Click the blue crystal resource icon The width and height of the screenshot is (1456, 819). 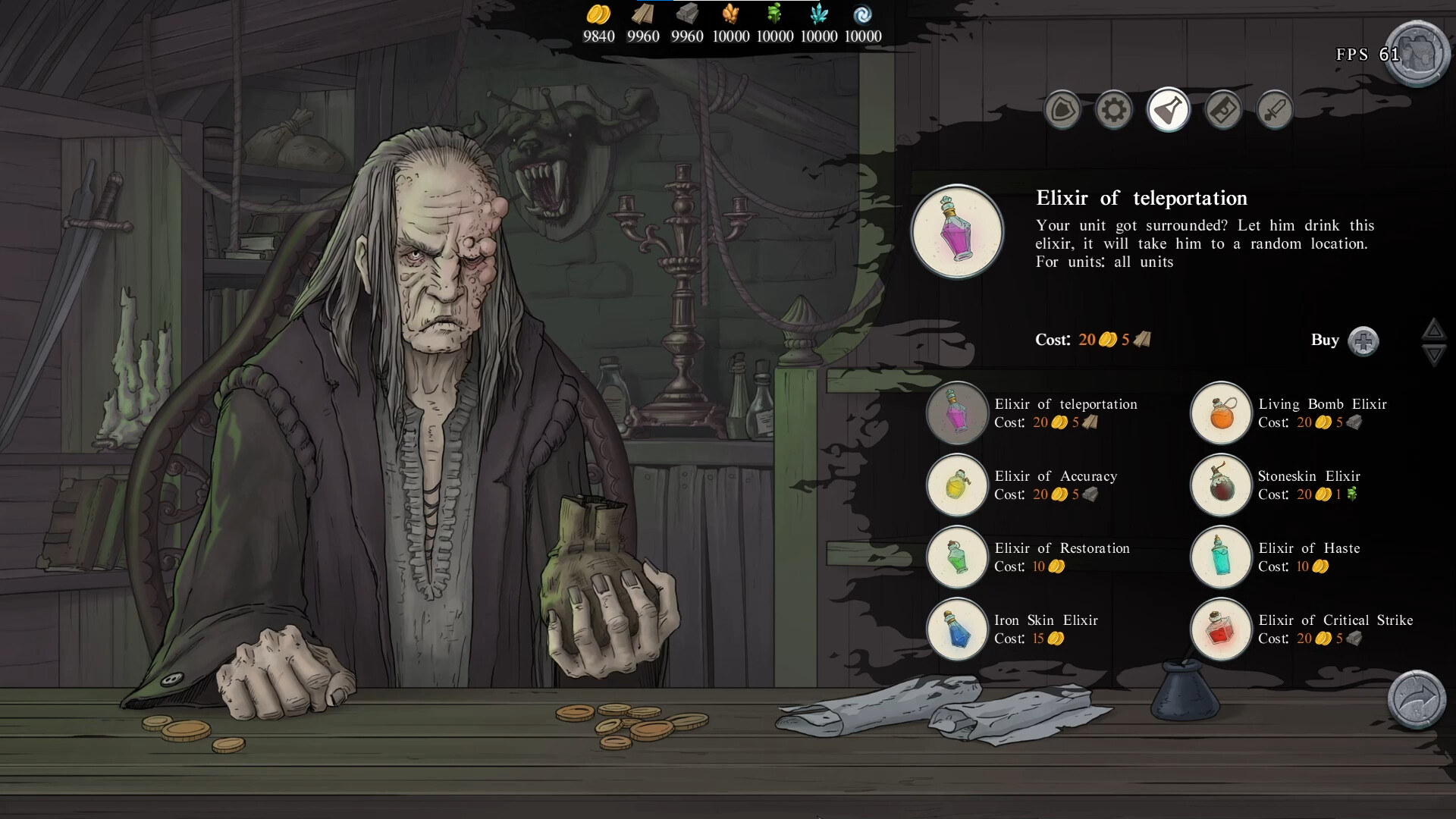click(x=819, y=17)
